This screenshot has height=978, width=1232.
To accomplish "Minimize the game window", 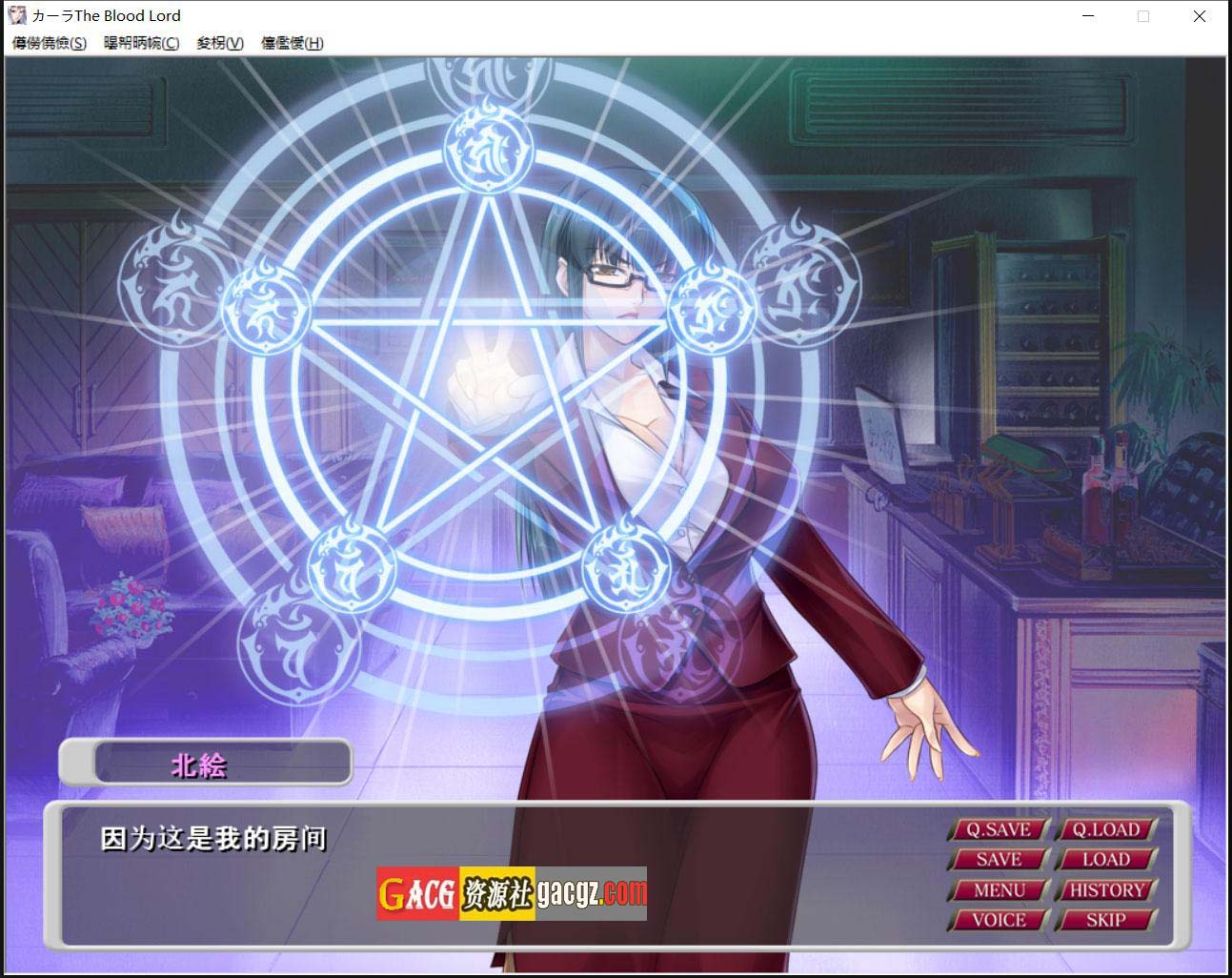I will tap(1089, 16).
